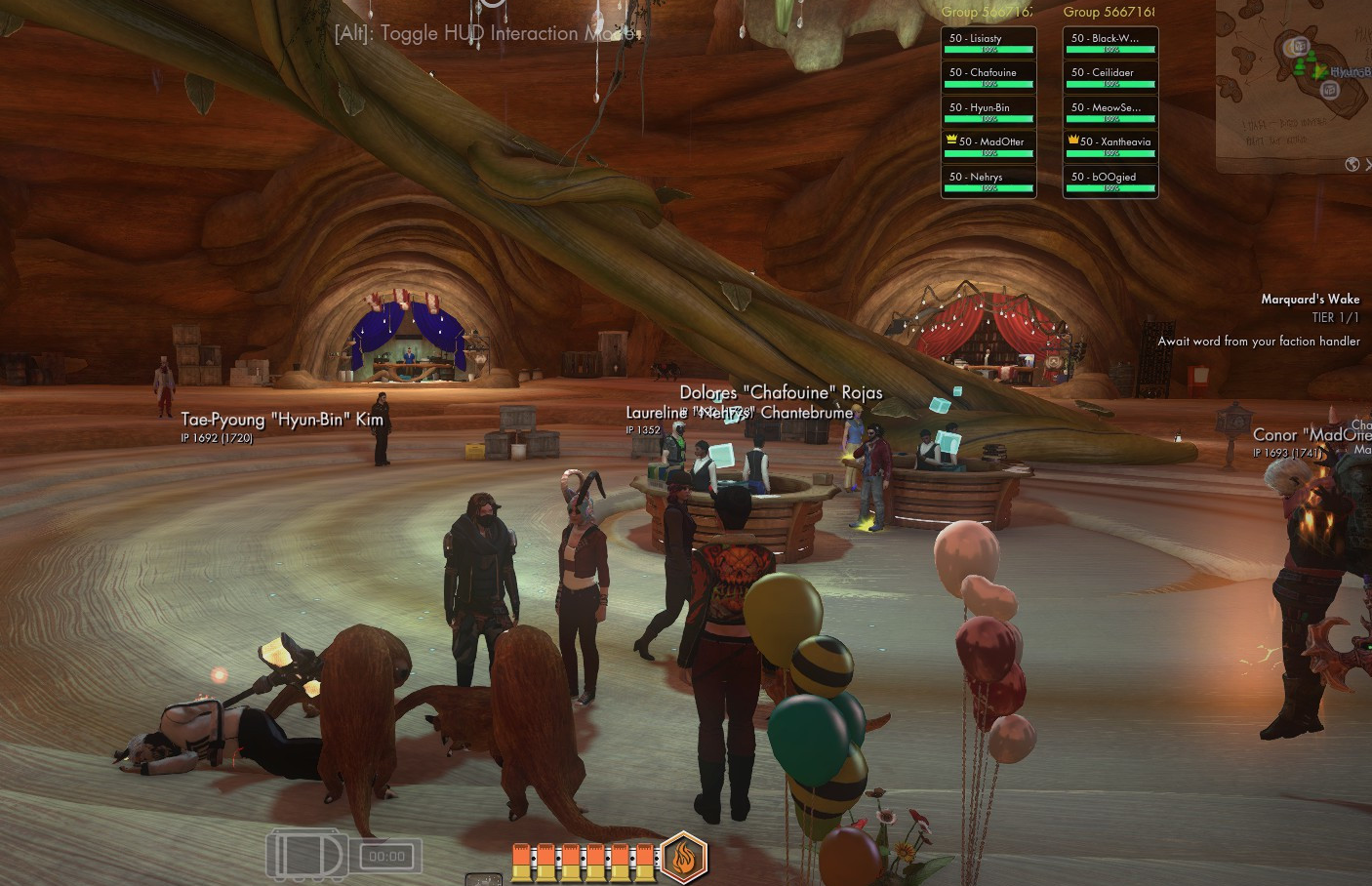The image size is (1372, 886).
Task: Select Hyun-Bin's group member frame
Action: click(x=988, y=111)
